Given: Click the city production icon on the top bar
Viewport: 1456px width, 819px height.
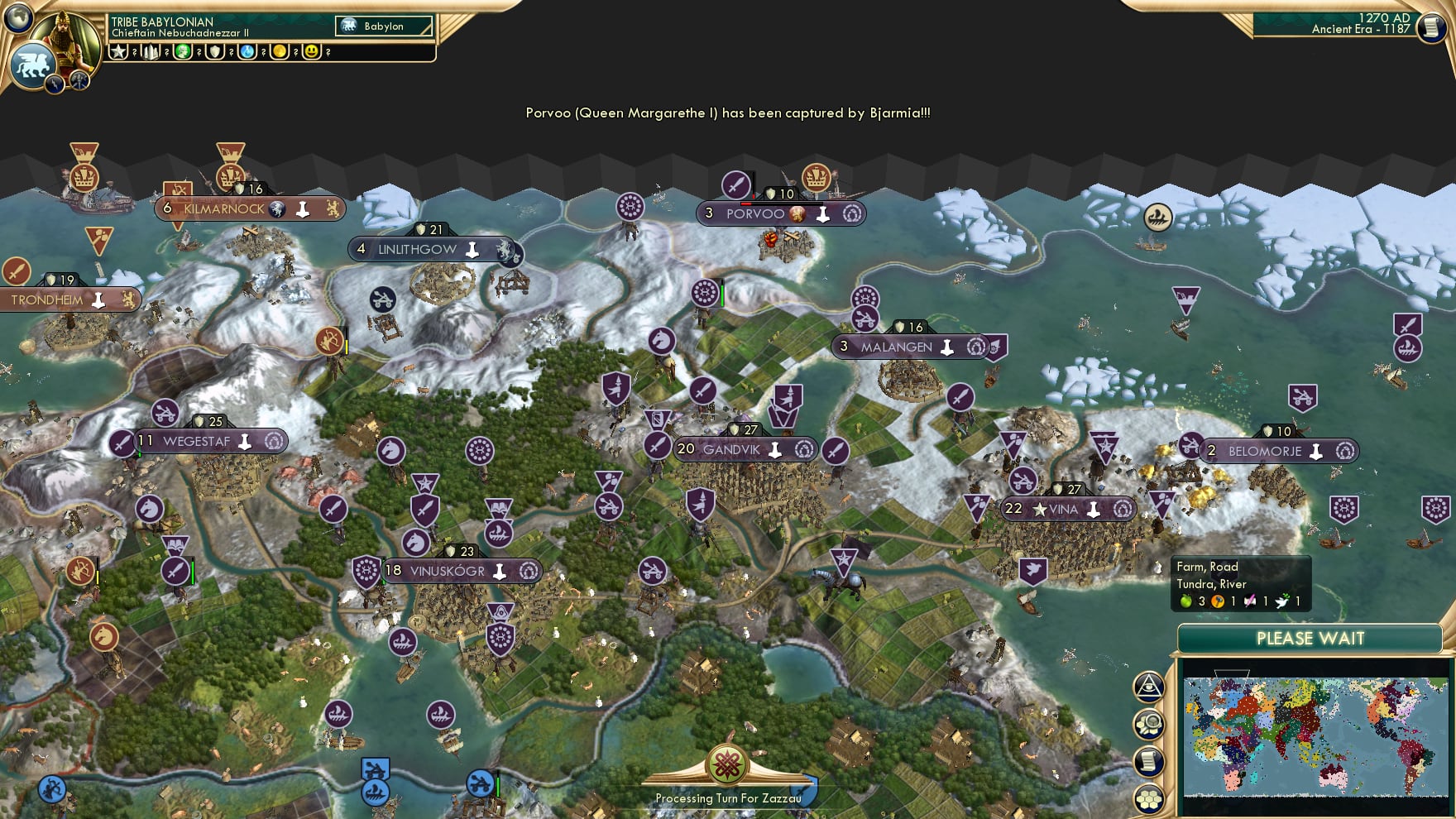Looking at the screenshot, I should click(x=150, y=52).
